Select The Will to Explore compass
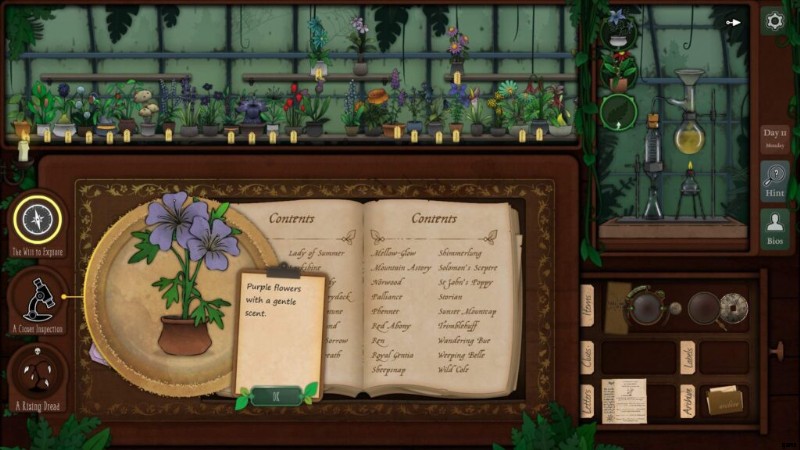Screen dimensions: 800x450 click(38, 221)
